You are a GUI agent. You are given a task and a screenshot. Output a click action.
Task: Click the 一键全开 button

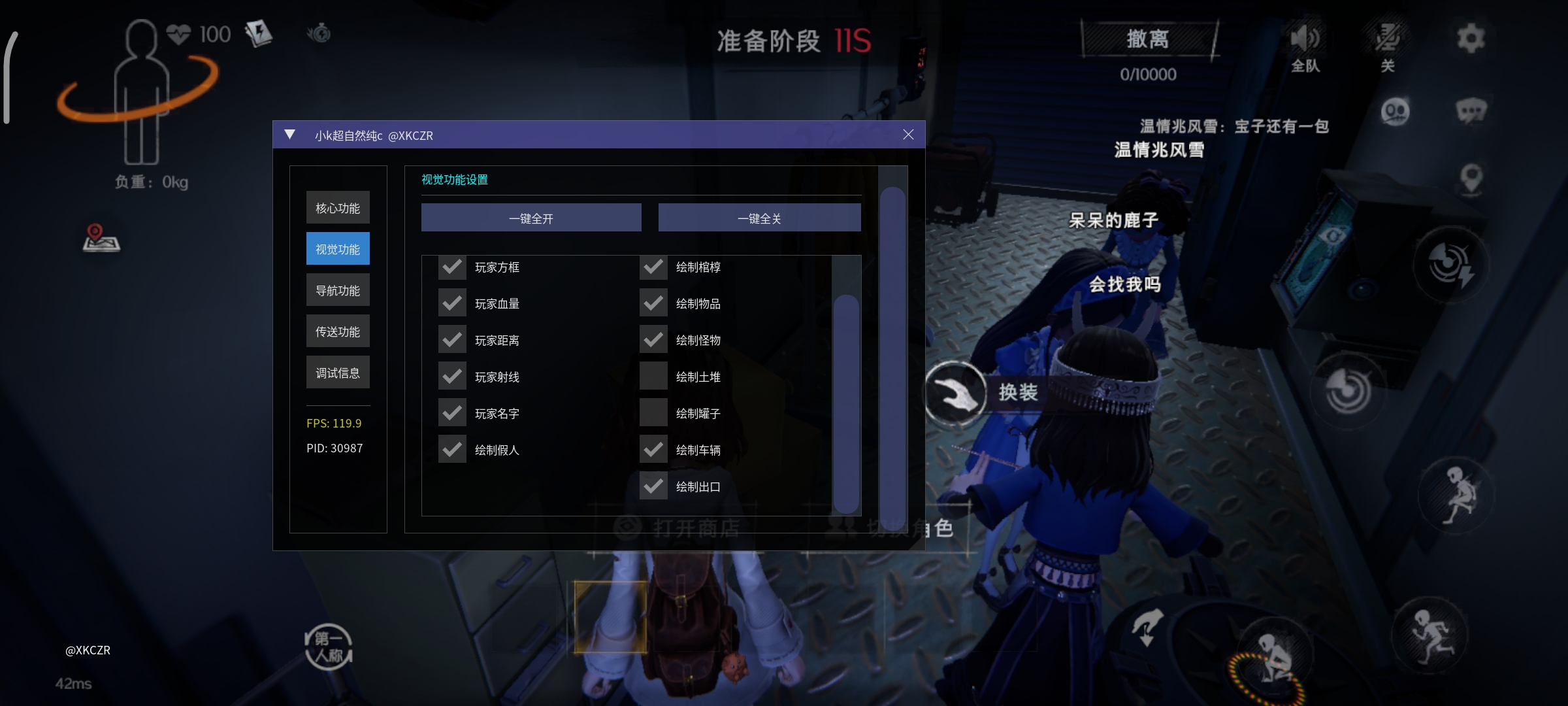click(531, 218)
